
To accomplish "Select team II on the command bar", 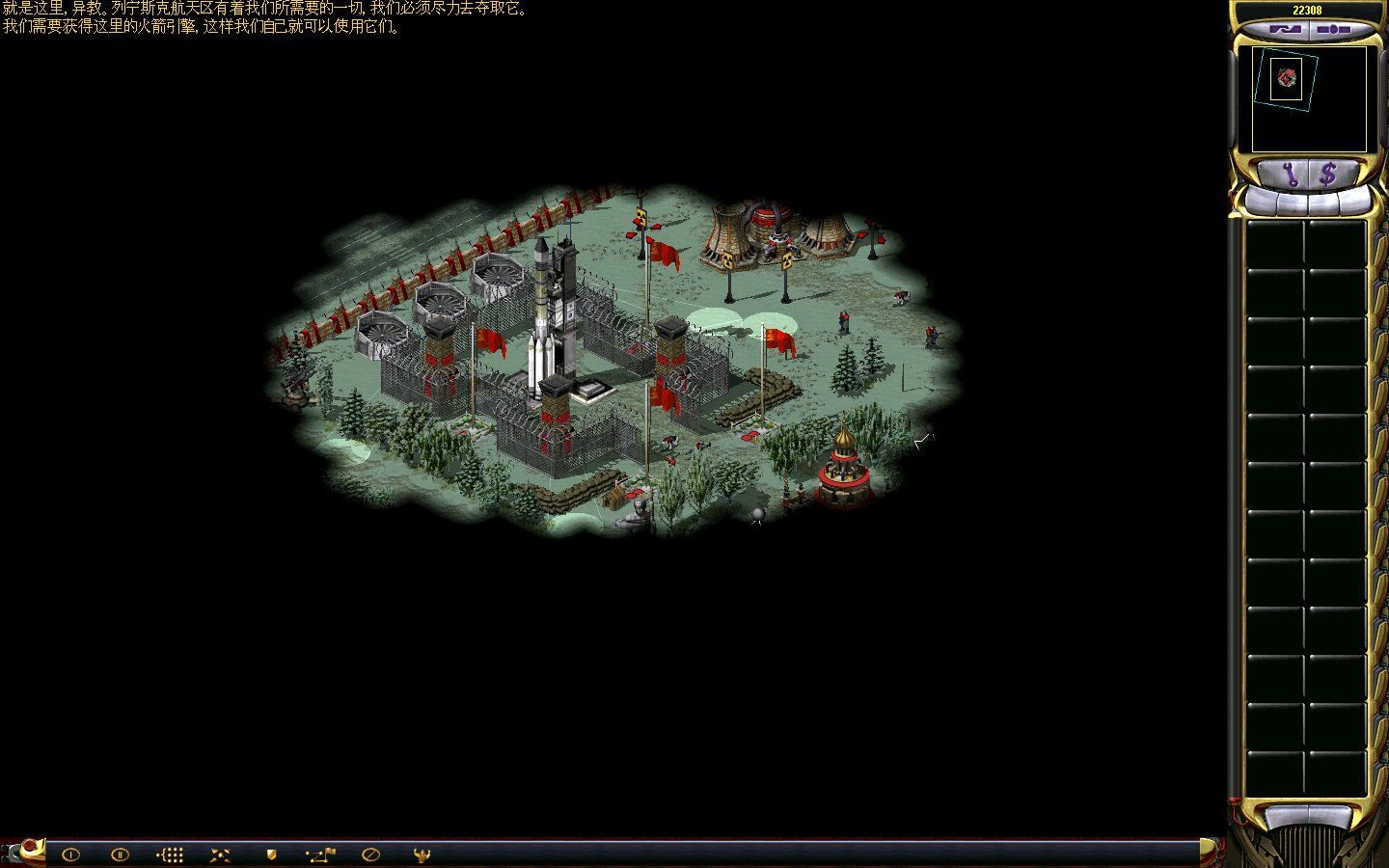I will point(120,854).
